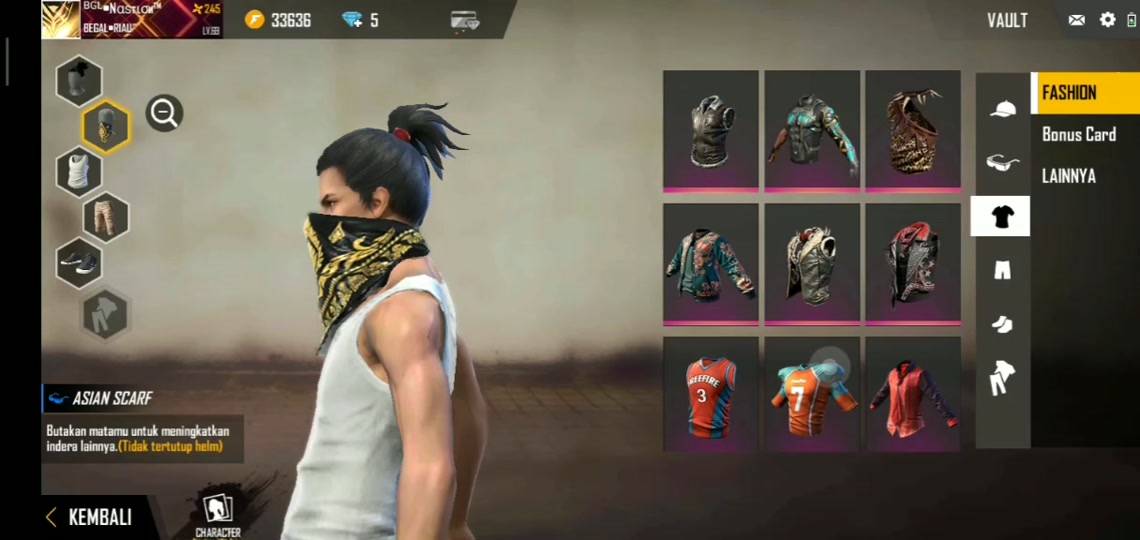Open the mail envelope icon

tap(1076, 20)
